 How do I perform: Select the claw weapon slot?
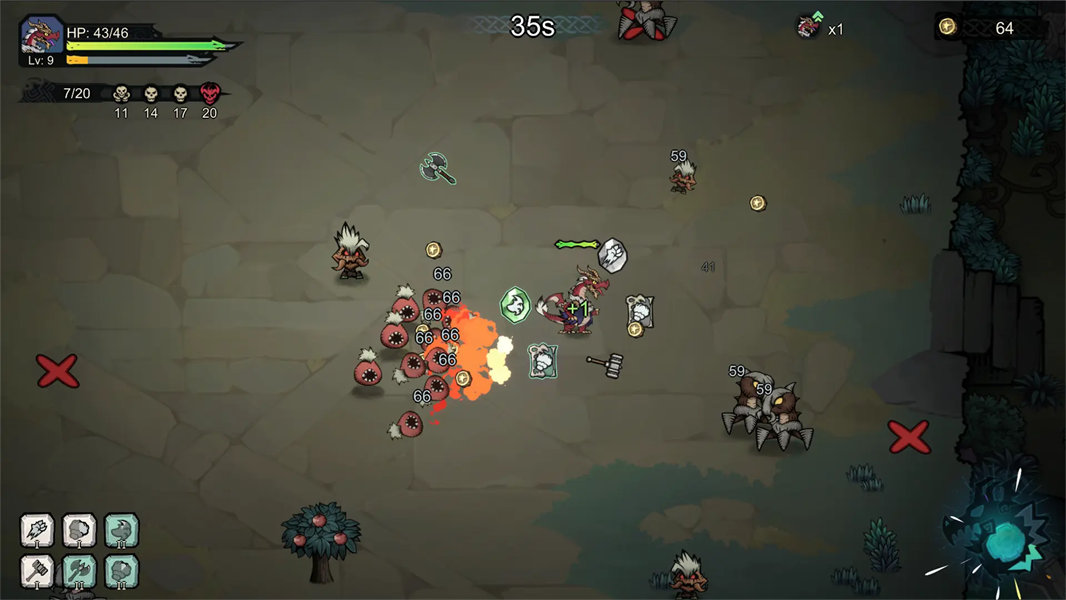tap(38, 530)
